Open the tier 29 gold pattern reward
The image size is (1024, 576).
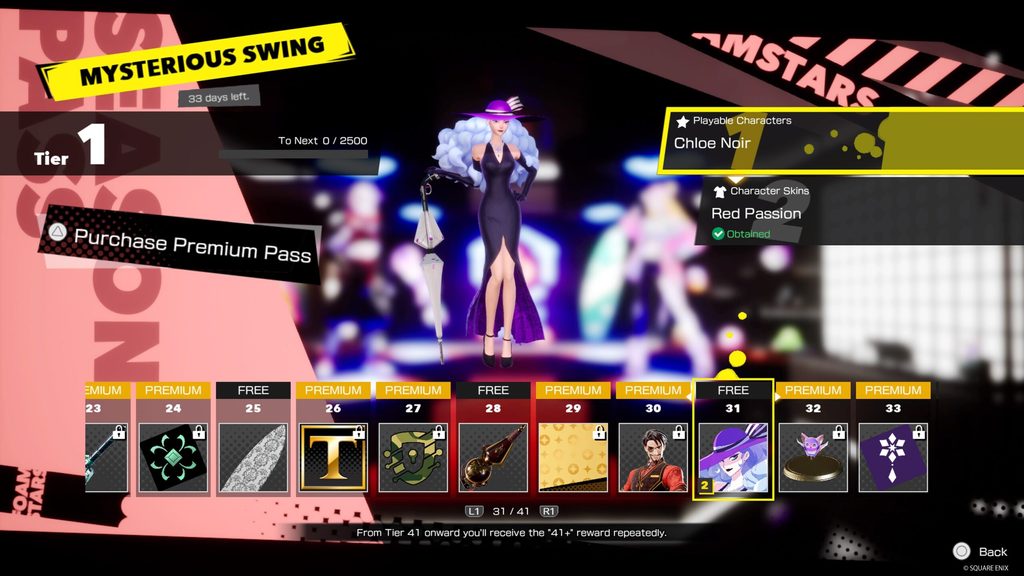[573, 457]
